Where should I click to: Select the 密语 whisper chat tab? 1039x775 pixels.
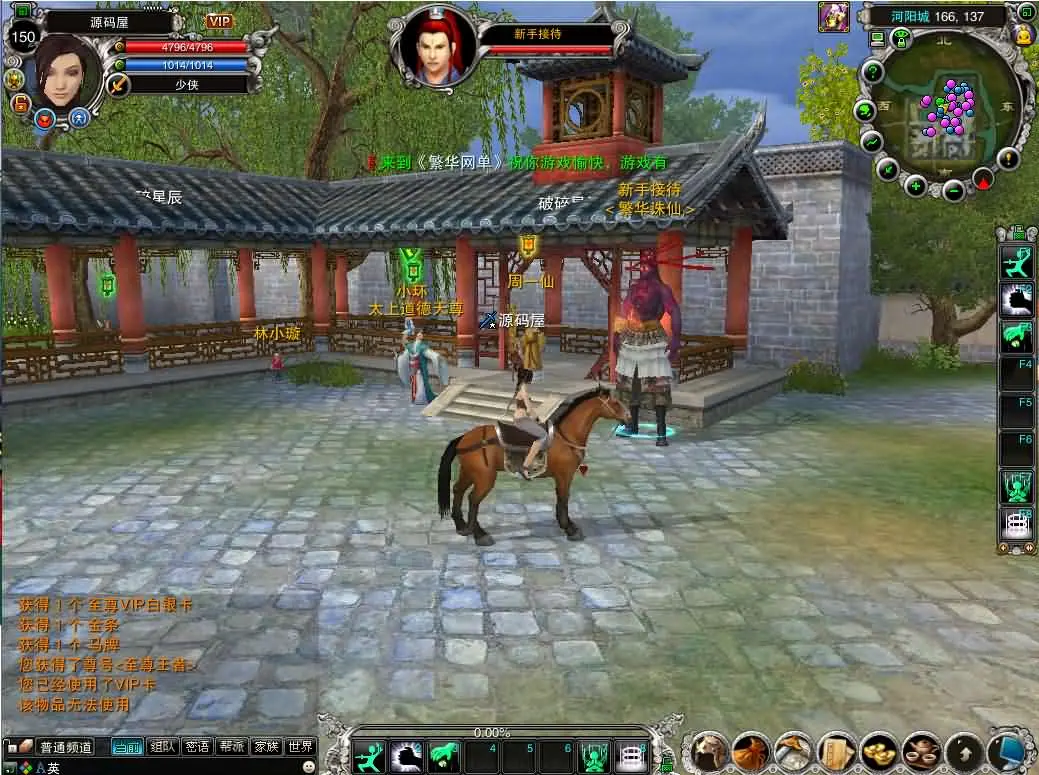coord(197,746)
